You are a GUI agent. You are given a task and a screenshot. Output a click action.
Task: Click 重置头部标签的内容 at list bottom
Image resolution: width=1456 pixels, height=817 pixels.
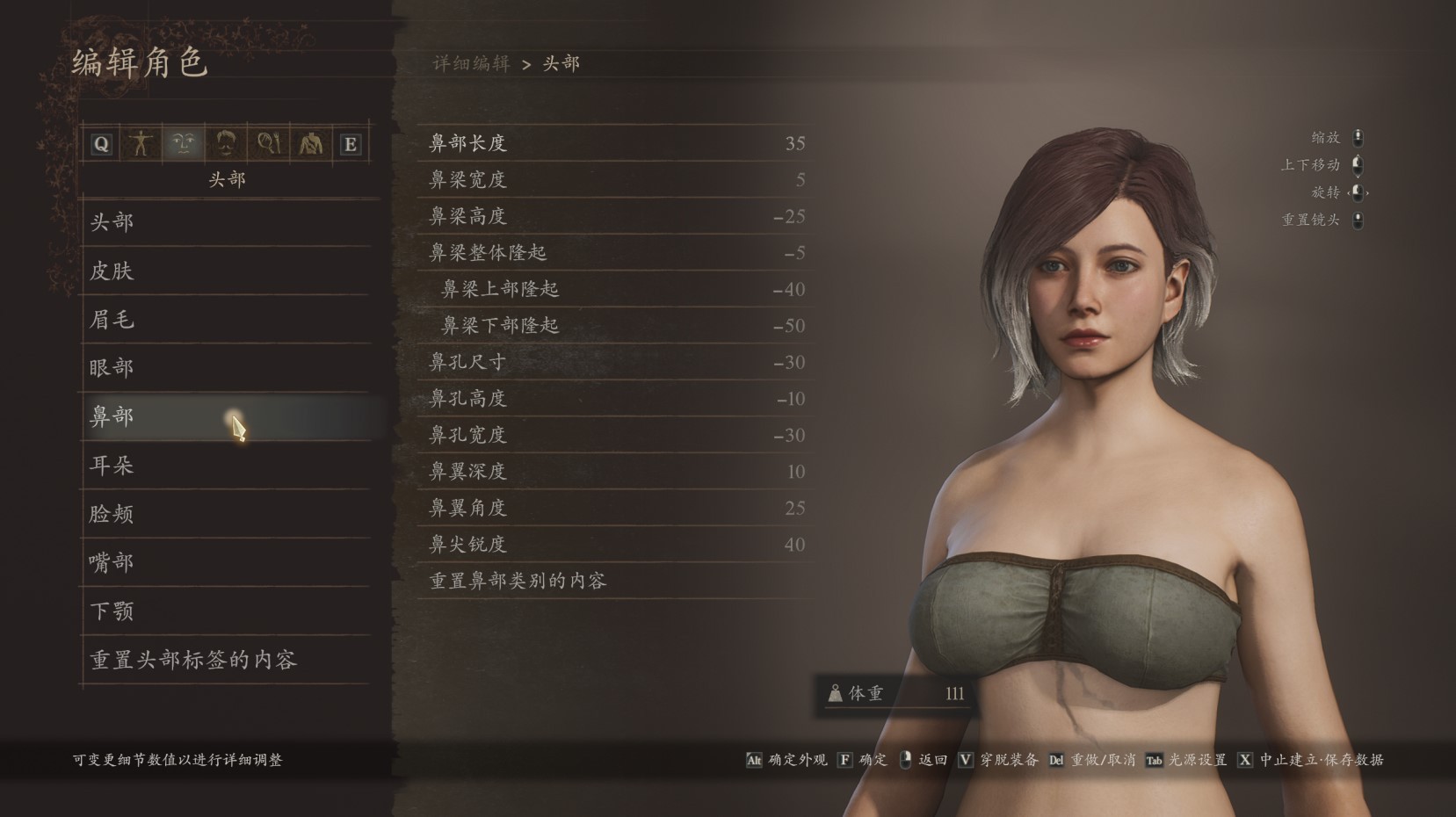click(193, 660)
